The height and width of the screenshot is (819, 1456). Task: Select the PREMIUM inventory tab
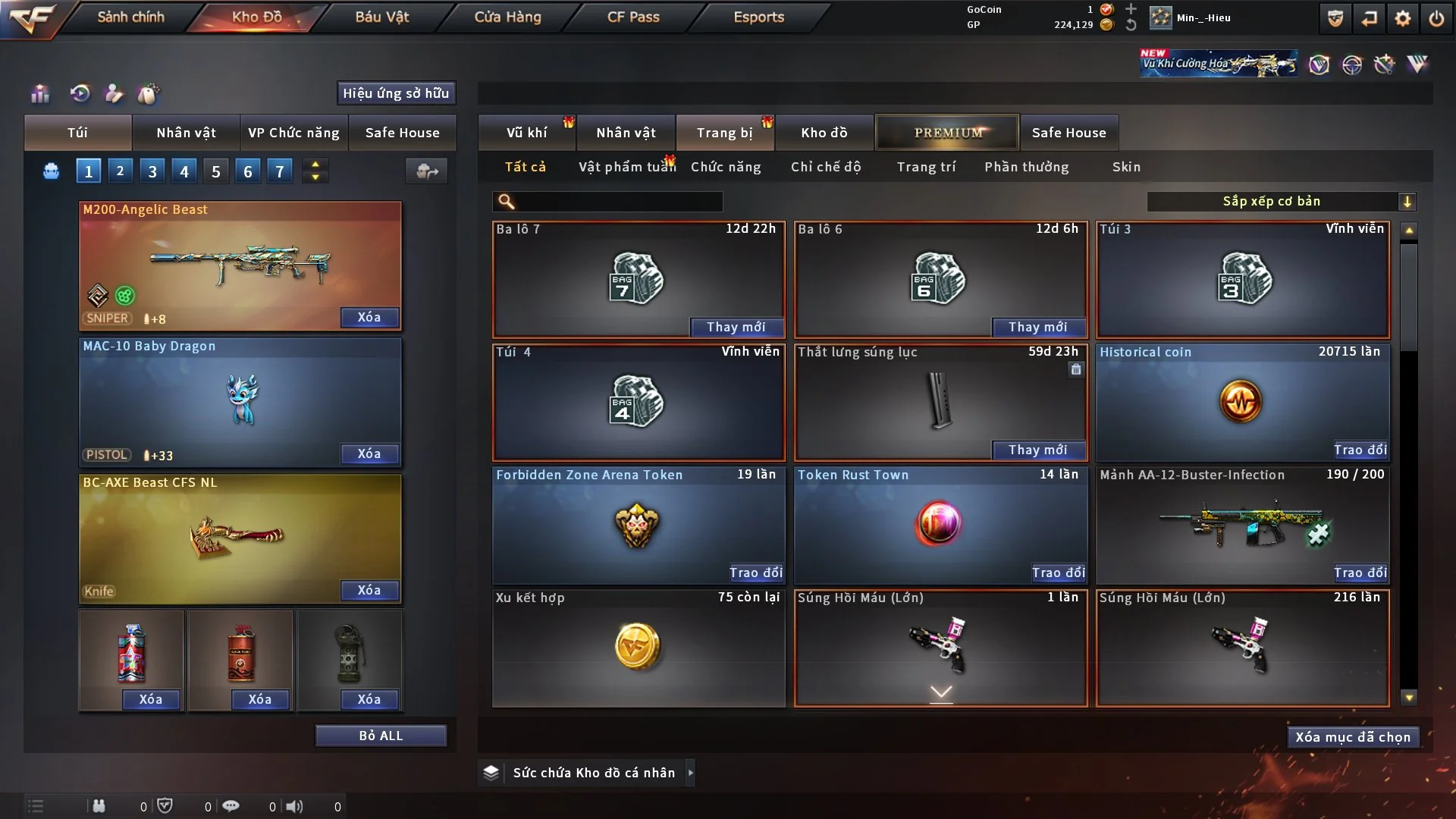point(948,133)
